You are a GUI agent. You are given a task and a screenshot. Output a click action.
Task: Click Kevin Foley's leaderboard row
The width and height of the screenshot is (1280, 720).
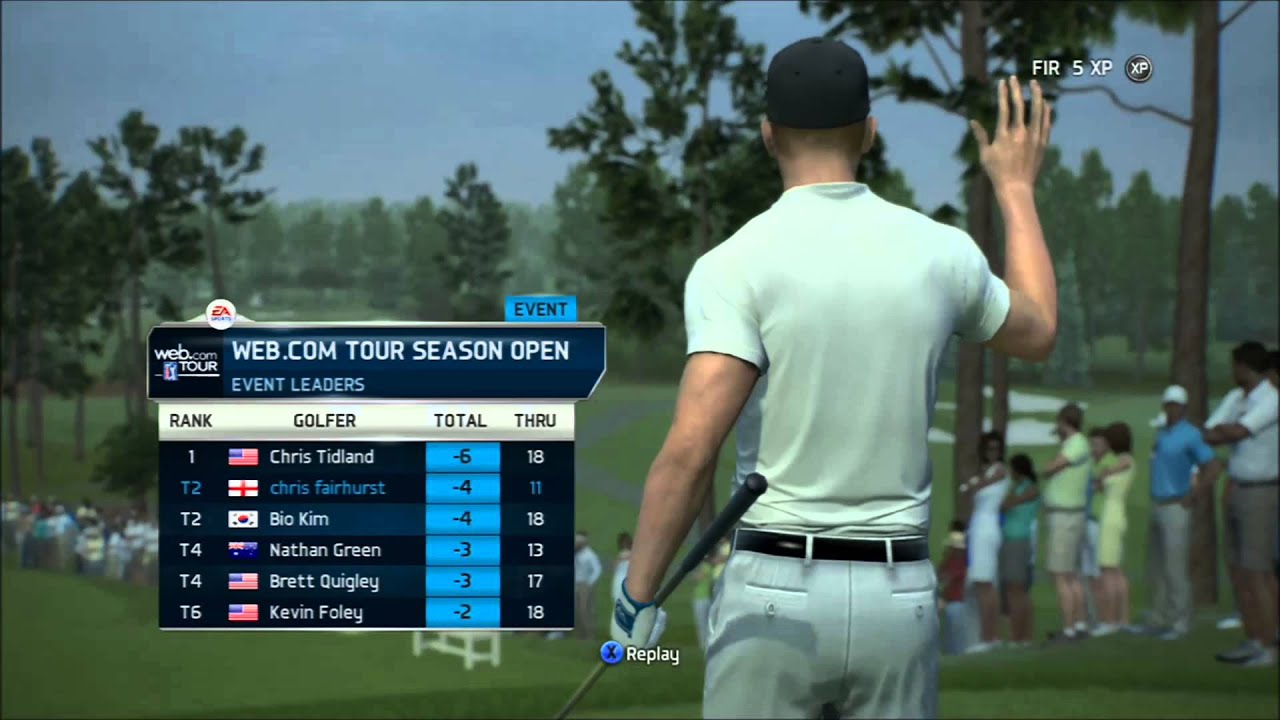[366, 612]
